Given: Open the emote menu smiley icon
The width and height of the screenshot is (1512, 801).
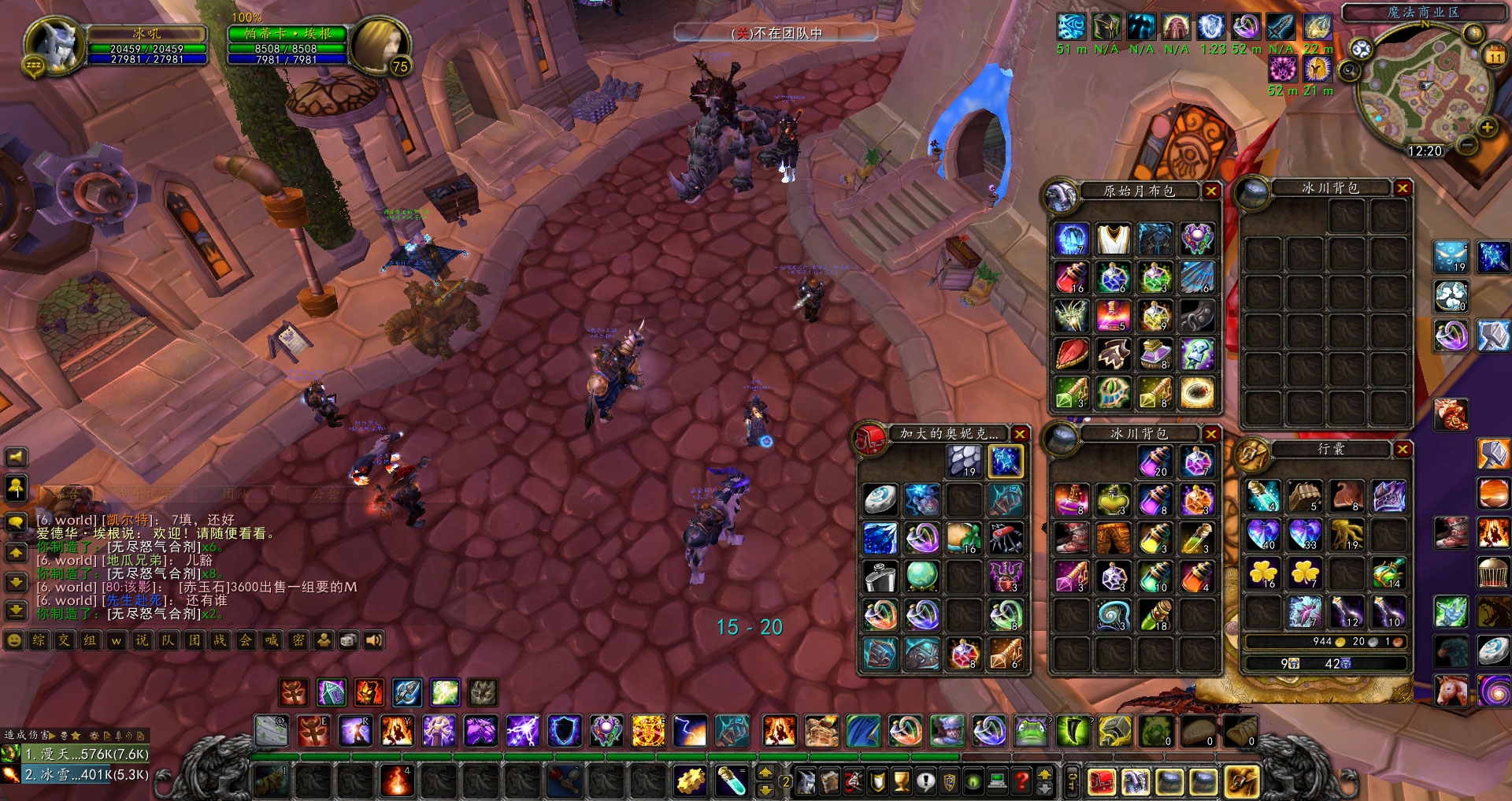Looking at the screenshot, I should tap(13, 640).
